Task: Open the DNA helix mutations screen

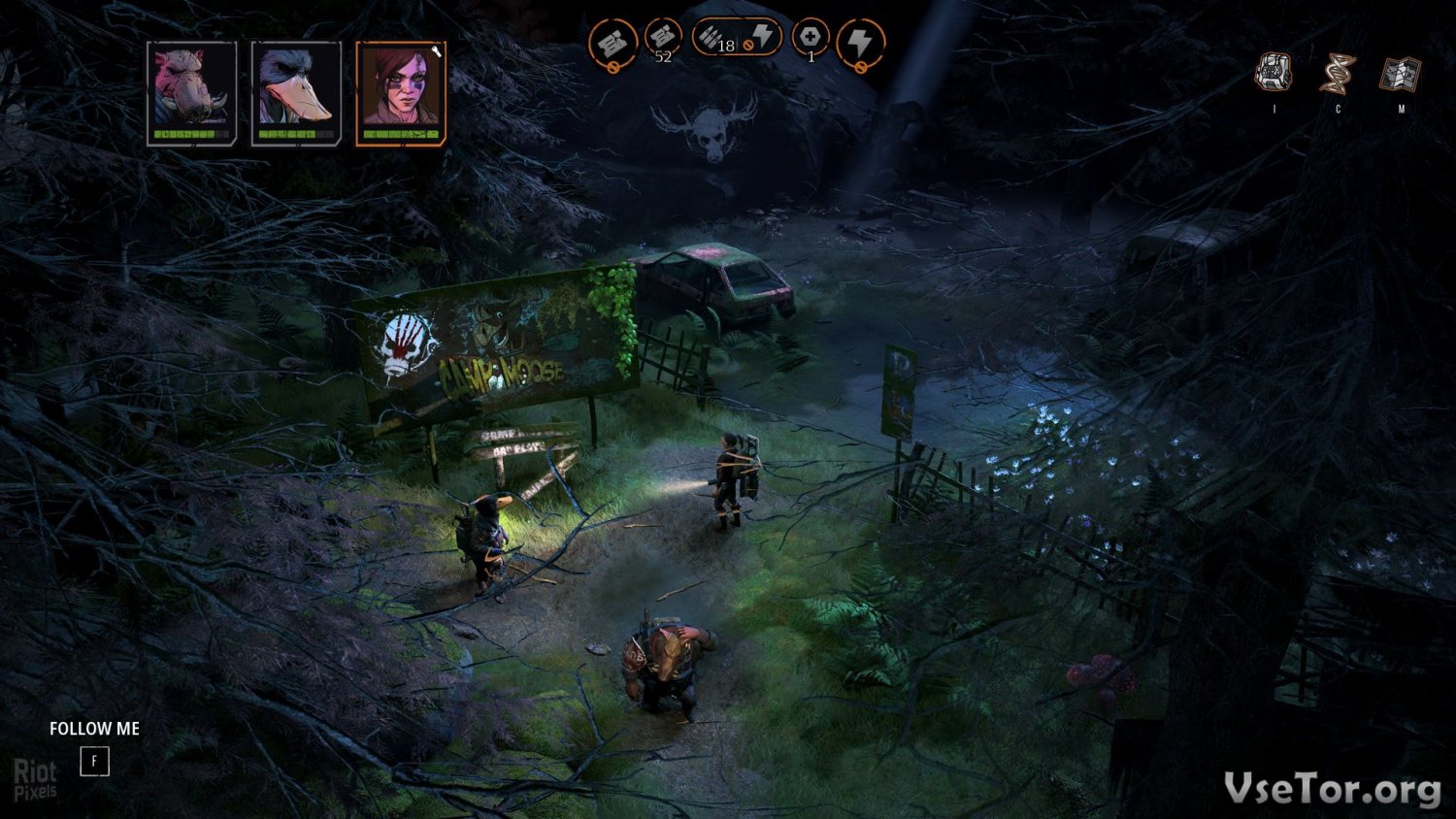Action: [1338, 74]
